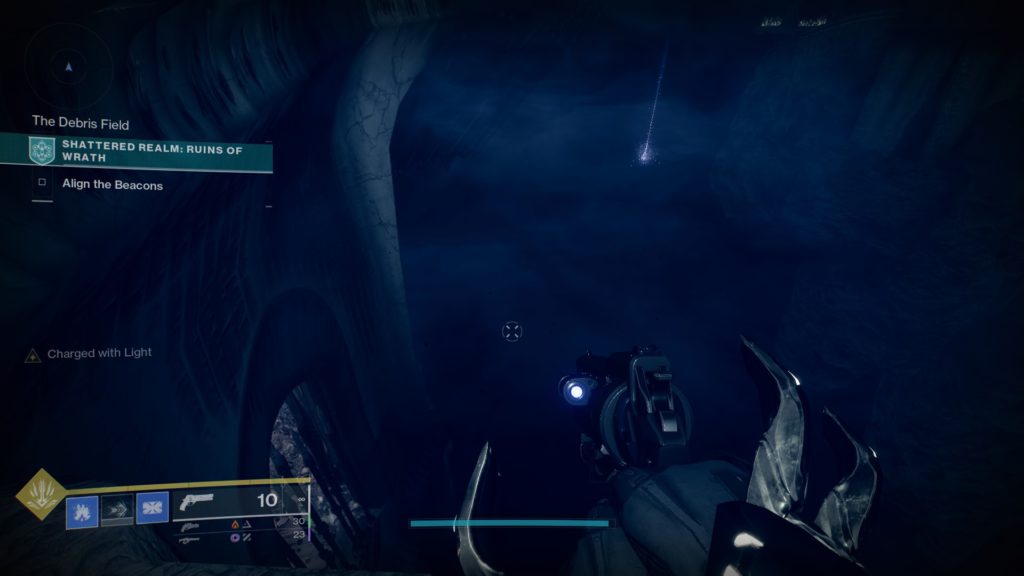Trigger the arrow-shaped class ability icon
The image size is (1024, 576).
pyautogui.click(x=116, y=511)
